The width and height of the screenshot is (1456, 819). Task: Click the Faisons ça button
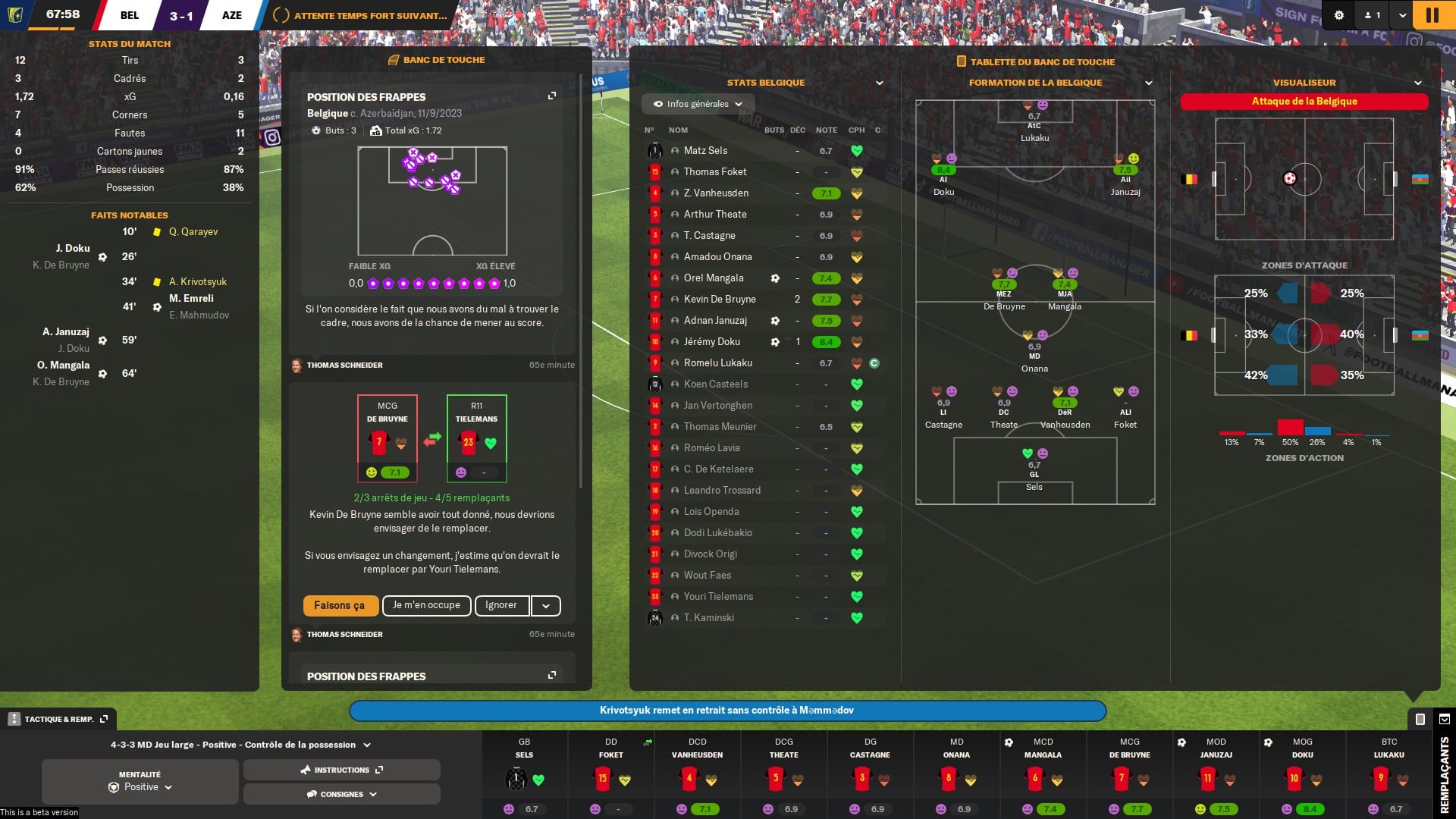pyautogui.click(x=340, y=605)
